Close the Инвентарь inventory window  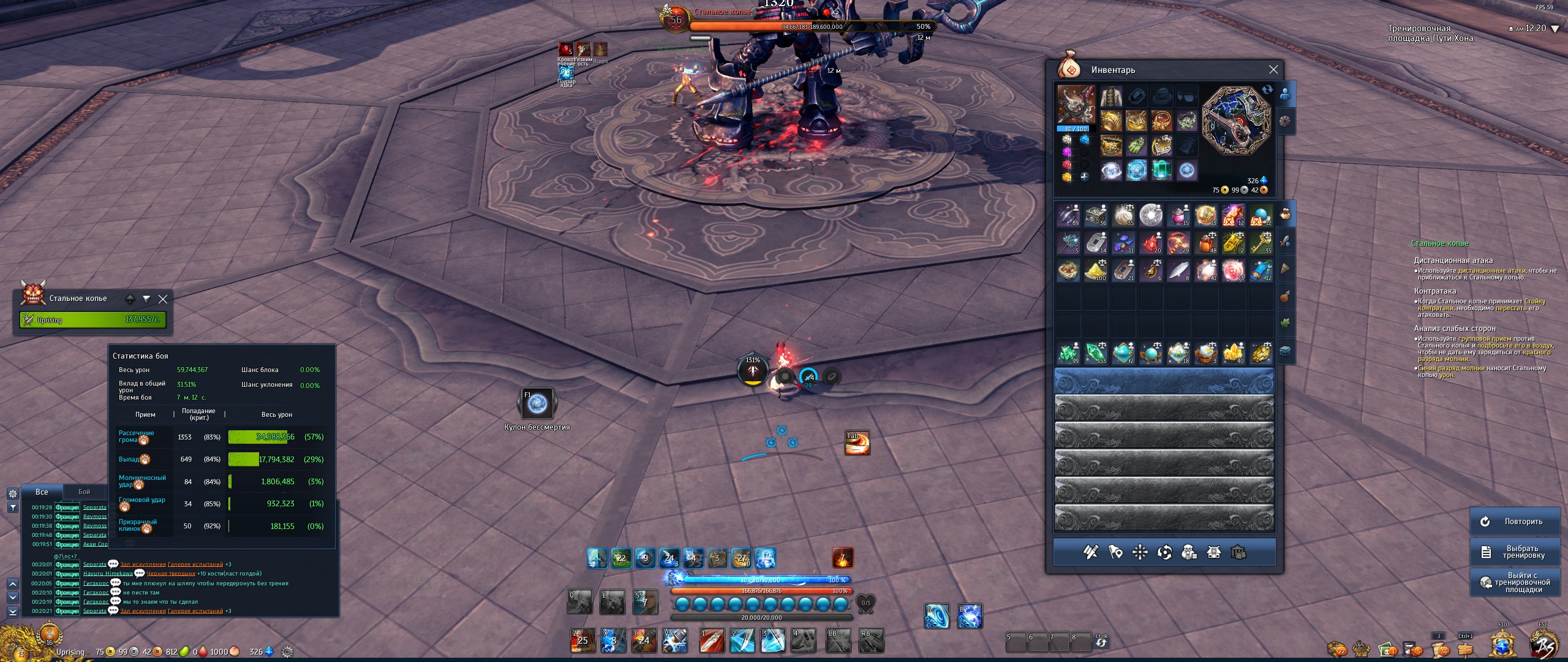pos(1273,70)
